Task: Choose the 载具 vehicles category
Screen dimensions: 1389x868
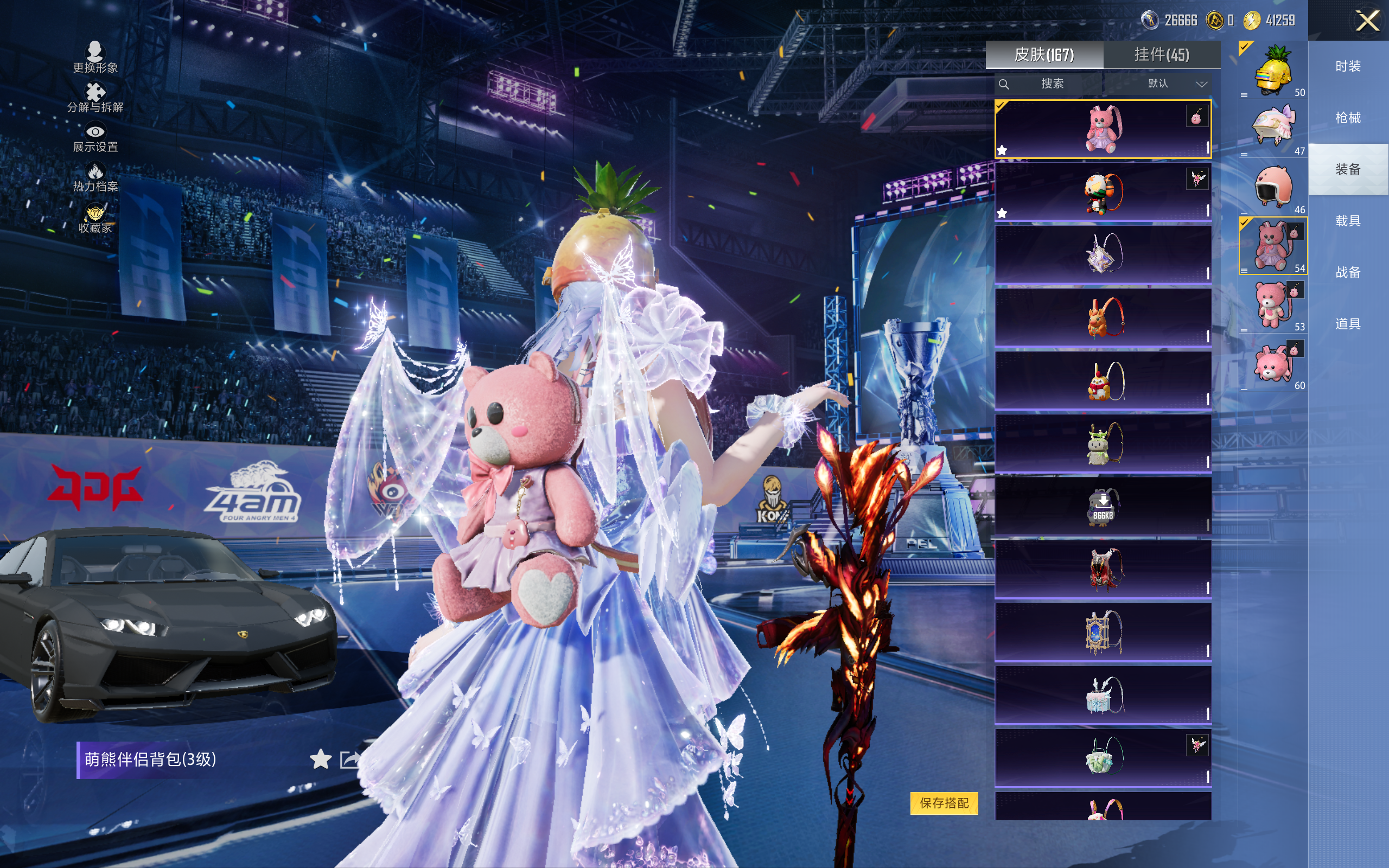Action: click(1348, 221)
